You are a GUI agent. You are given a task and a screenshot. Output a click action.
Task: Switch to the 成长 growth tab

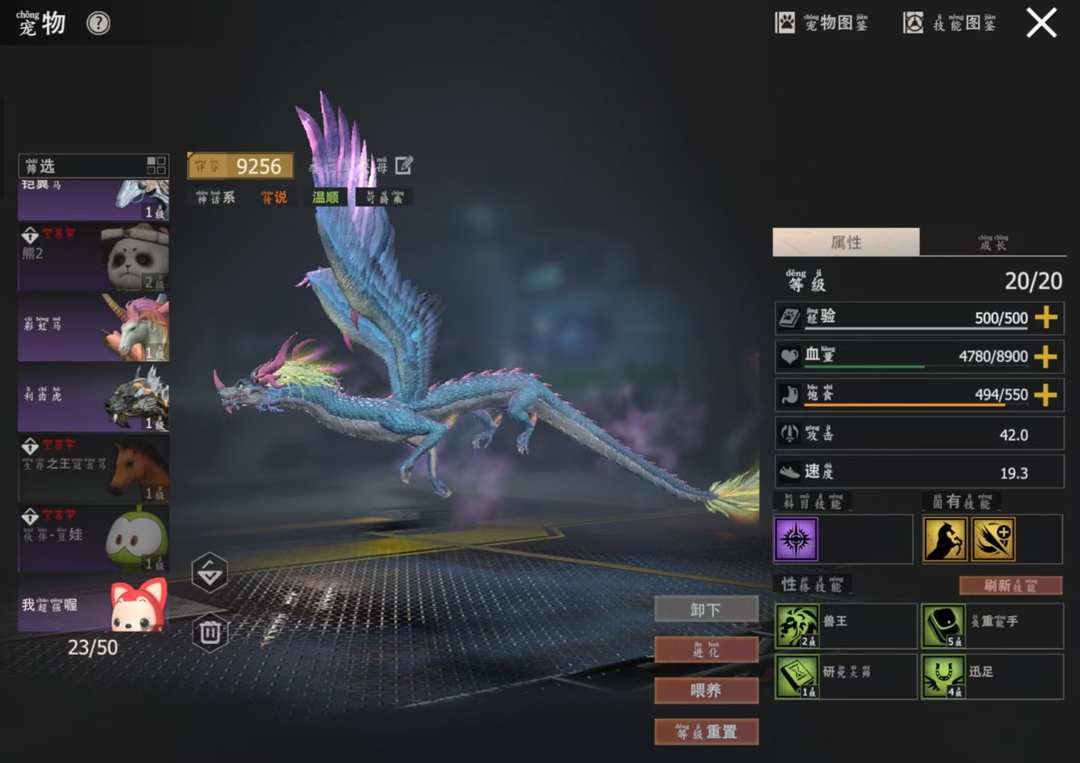point(992,243)
